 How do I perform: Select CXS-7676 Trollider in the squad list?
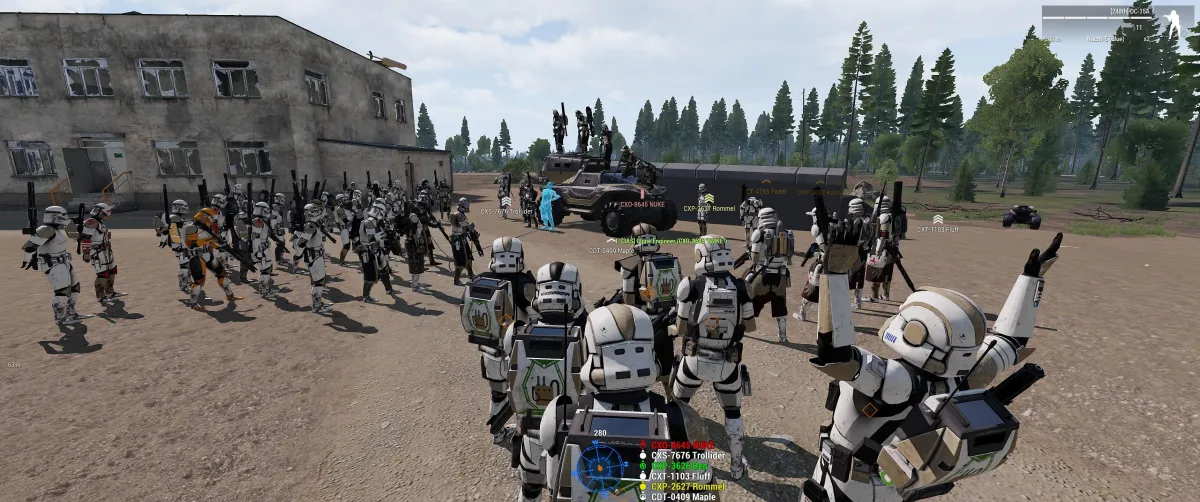pyautogui.click(x=686, y=456)
